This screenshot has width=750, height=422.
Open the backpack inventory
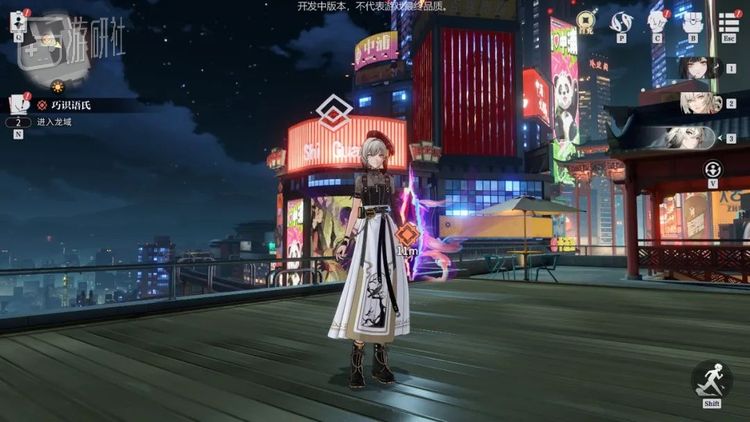(x=692, y=21)
